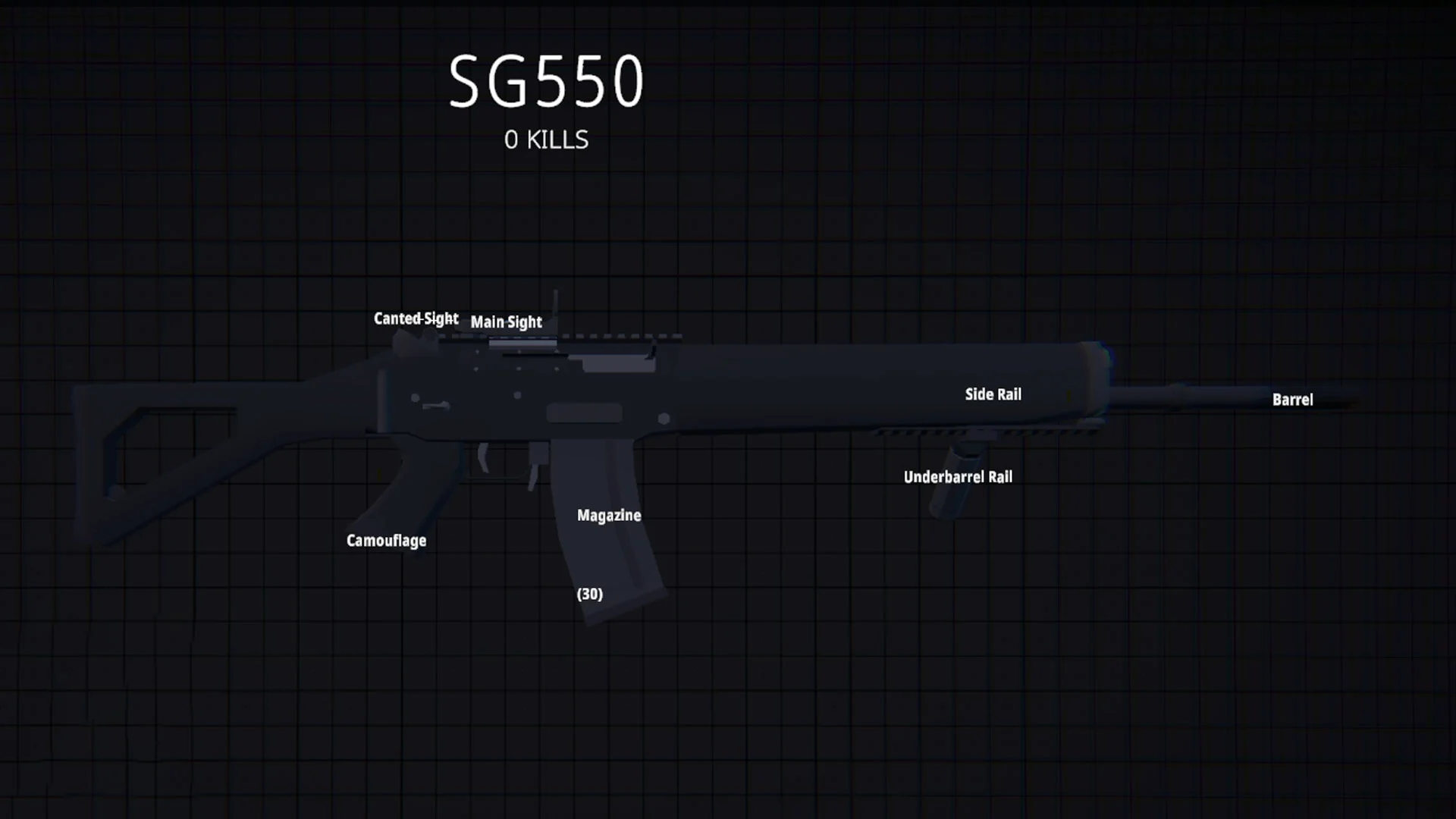Viewport: 1456px width, 819px height.
Task: Open the Underbarrel Rail attachment slot
Action: (x=957, y=476)
